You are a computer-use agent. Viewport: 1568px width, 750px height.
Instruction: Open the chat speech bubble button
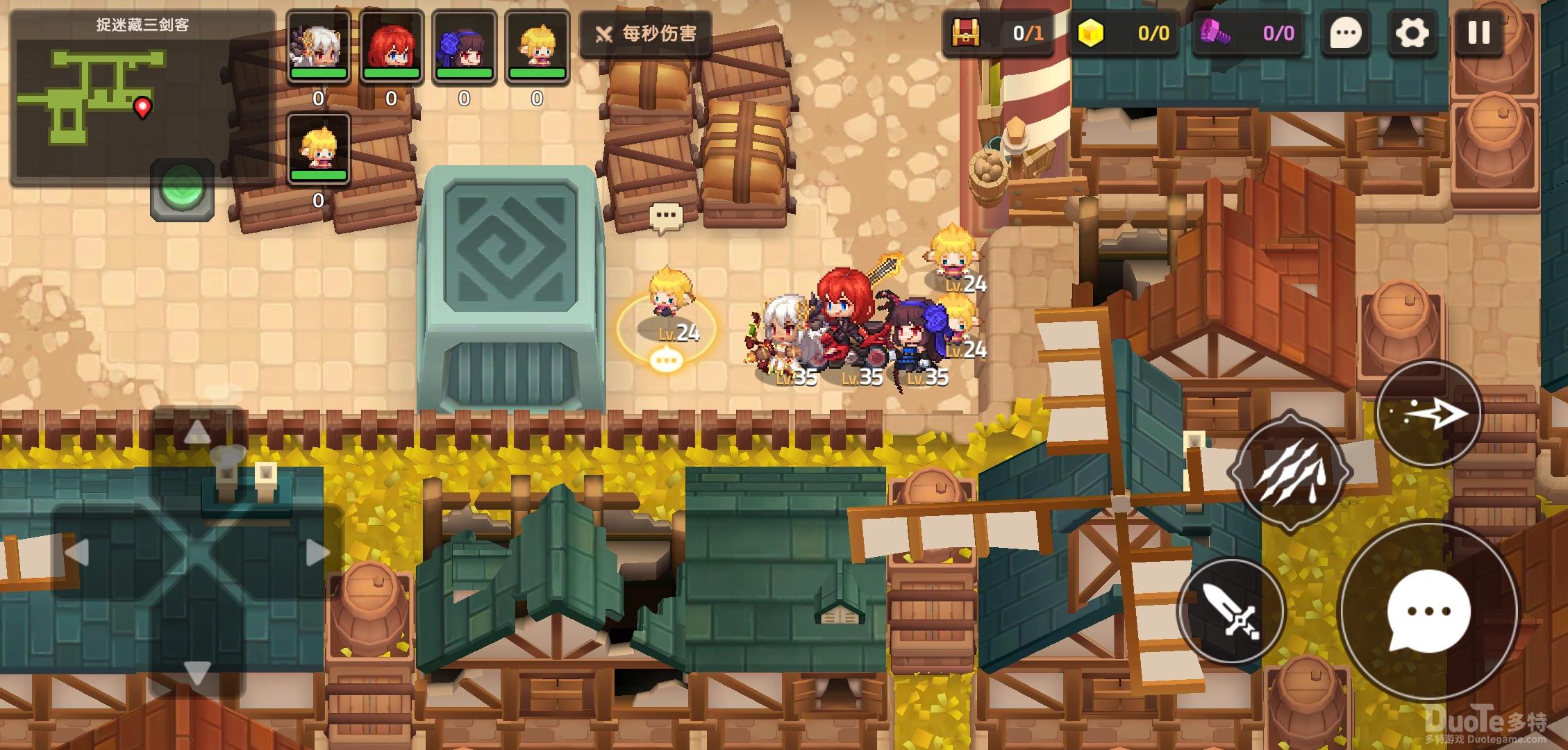pos(1345,33)
